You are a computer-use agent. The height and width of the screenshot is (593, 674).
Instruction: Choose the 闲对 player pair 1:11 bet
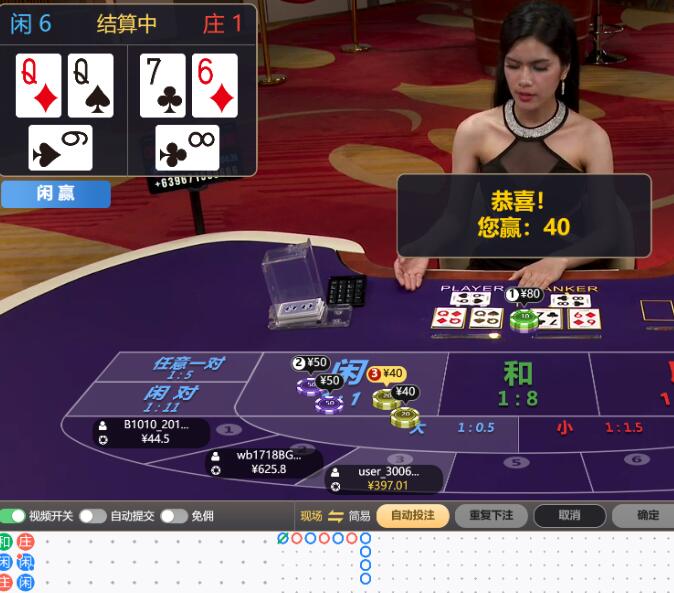[172, 397]
